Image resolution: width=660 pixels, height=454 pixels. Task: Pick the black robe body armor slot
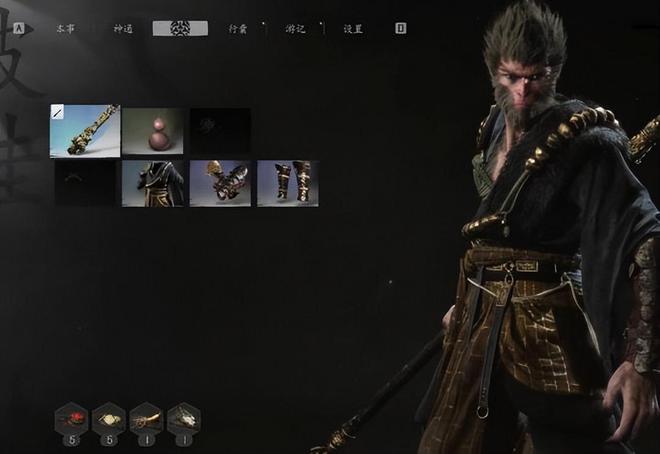[x=153, y=184]
